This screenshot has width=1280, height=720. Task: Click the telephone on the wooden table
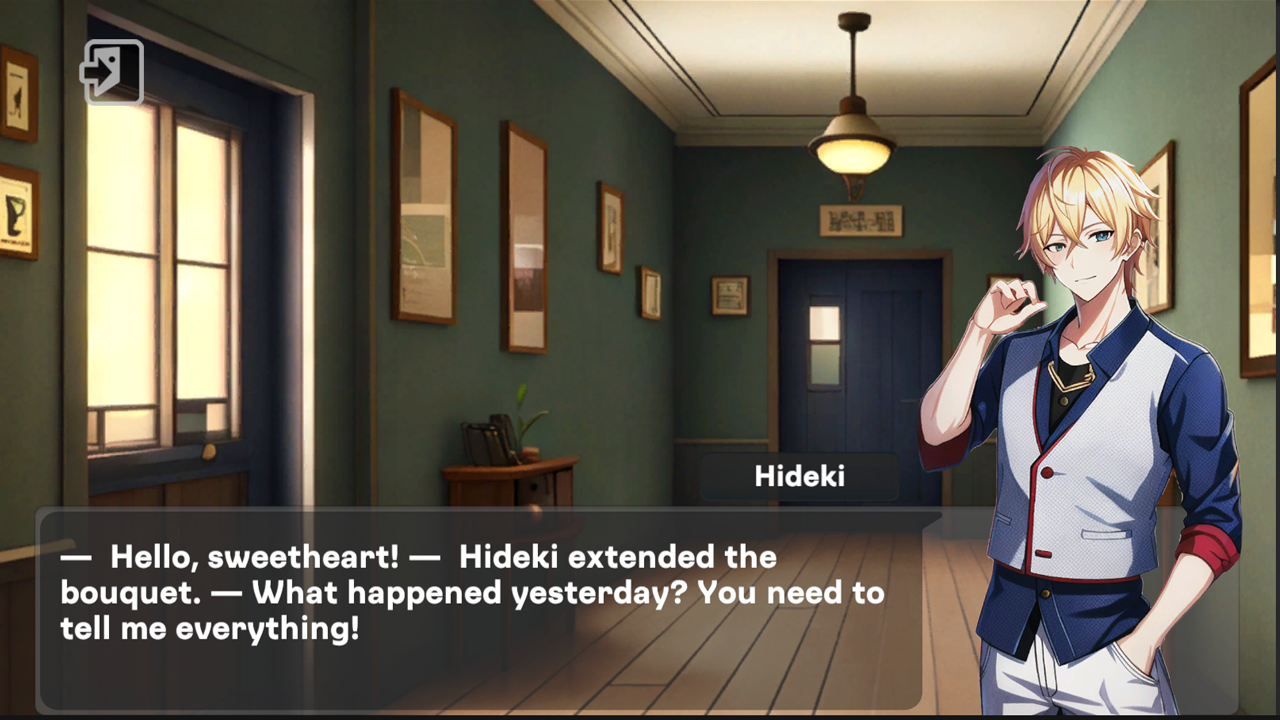487,440
